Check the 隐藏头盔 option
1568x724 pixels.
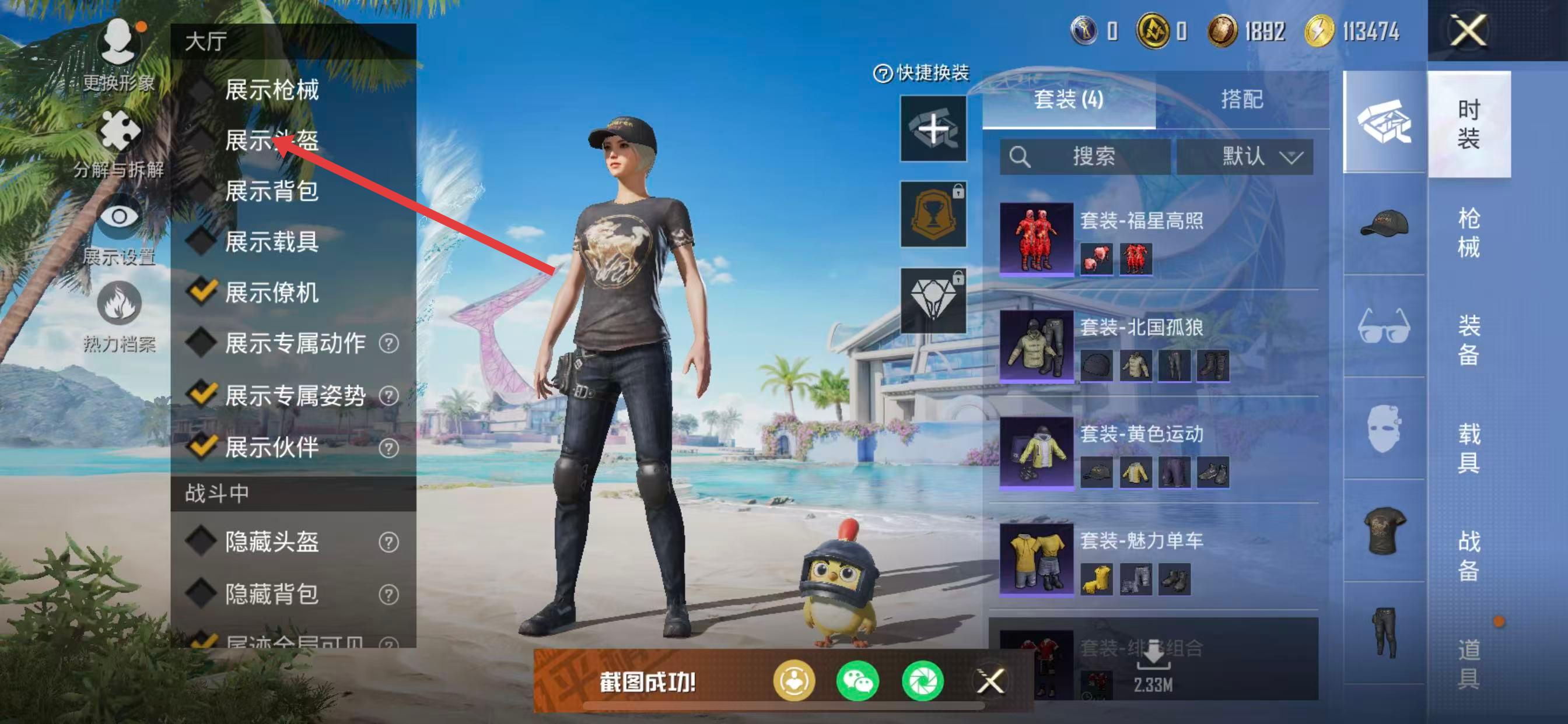pos(202,542)
